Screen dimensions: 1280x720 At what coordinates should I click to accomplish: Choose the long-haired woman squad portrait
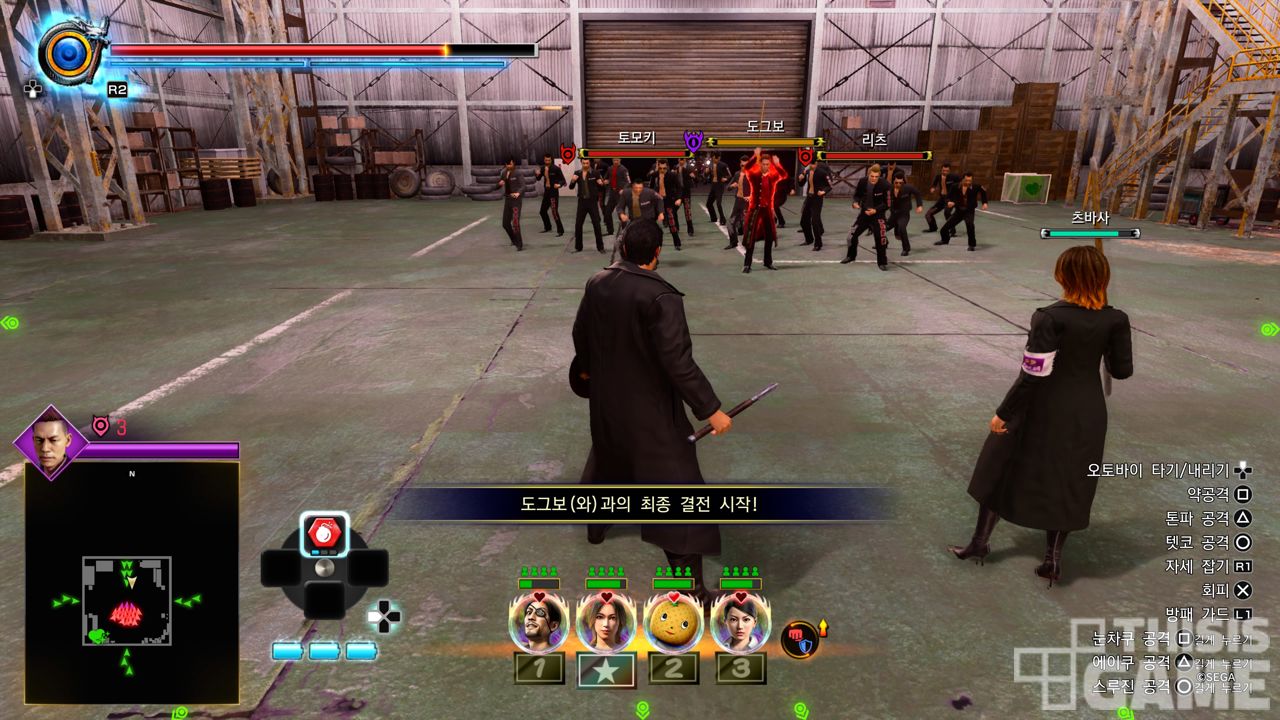click(606, 621)
